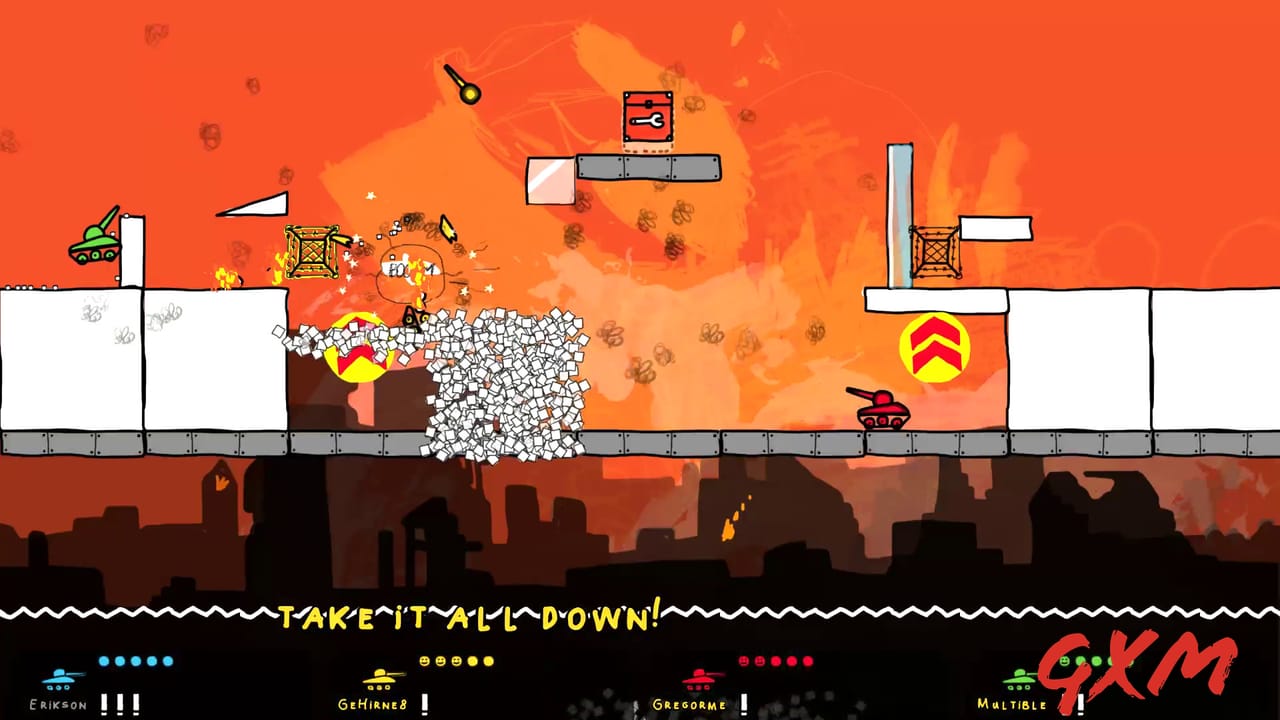Toggle the left yellow chevron sign

pyautogui.click(x=355, y=345)
